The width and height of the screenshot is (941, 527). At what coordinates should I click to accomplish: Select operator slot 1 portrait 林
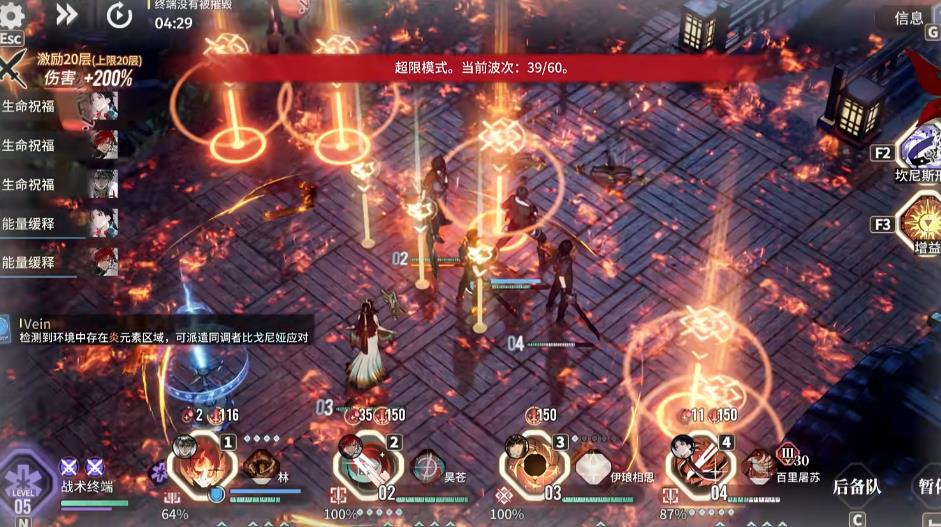(x=197, y=462)
